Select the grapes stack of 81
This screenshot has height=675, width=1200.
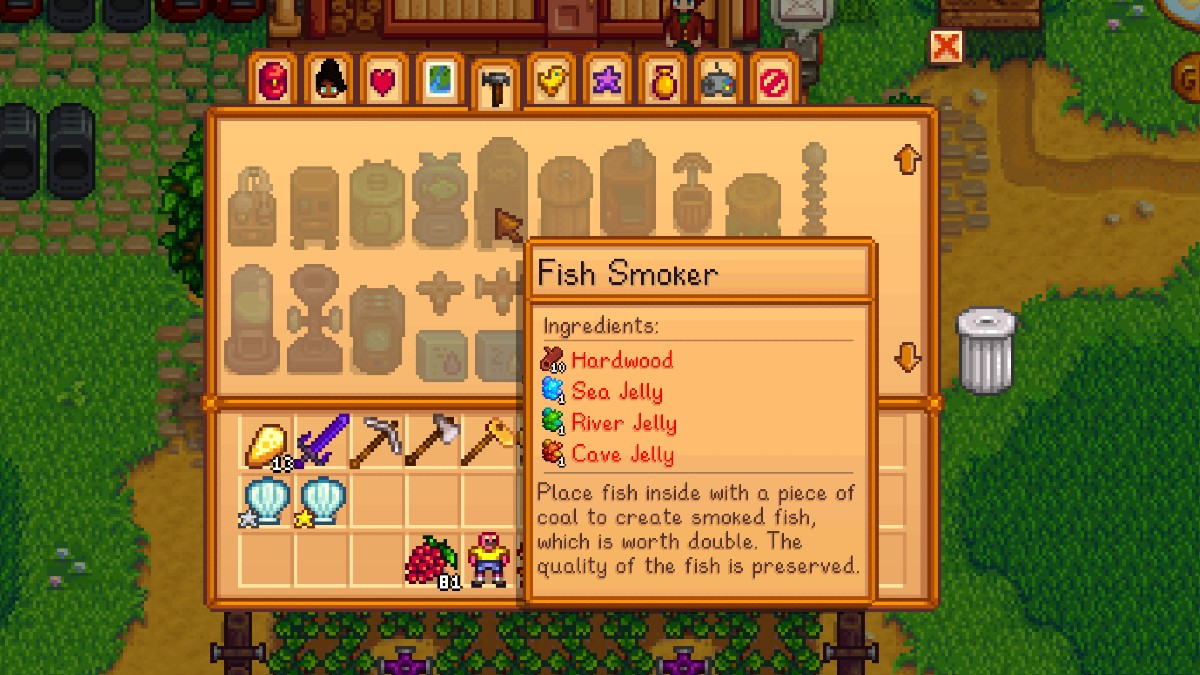(432, 560)
